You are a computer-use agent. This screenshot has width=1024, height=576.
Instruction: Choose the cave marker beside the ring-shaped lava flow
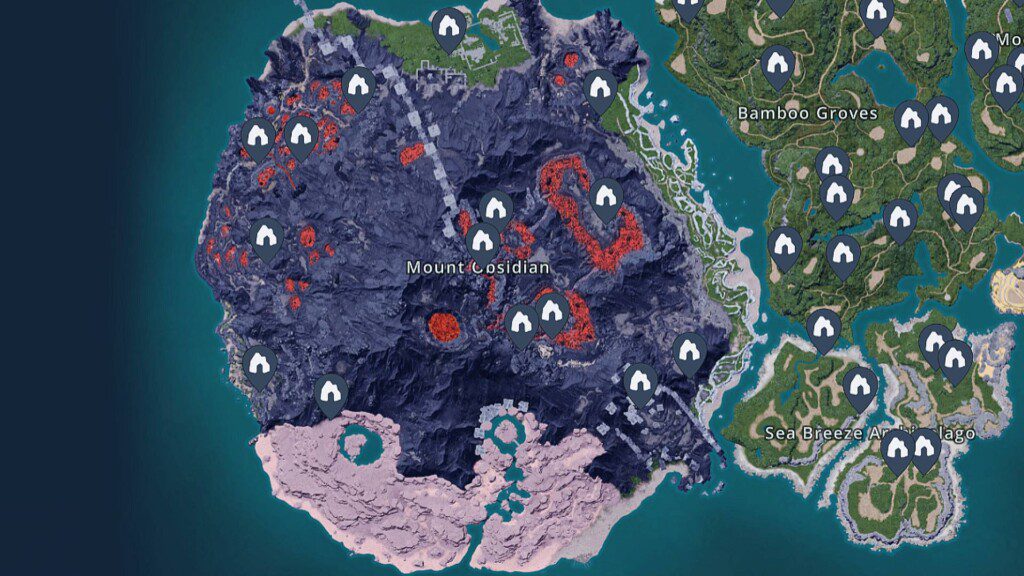[x=606, y=197]
